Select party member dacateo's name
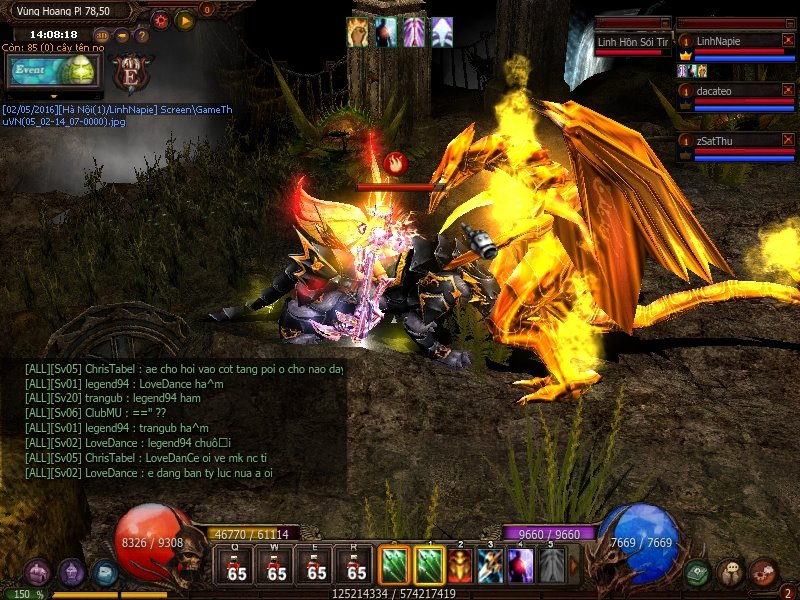 pos(715,90)
